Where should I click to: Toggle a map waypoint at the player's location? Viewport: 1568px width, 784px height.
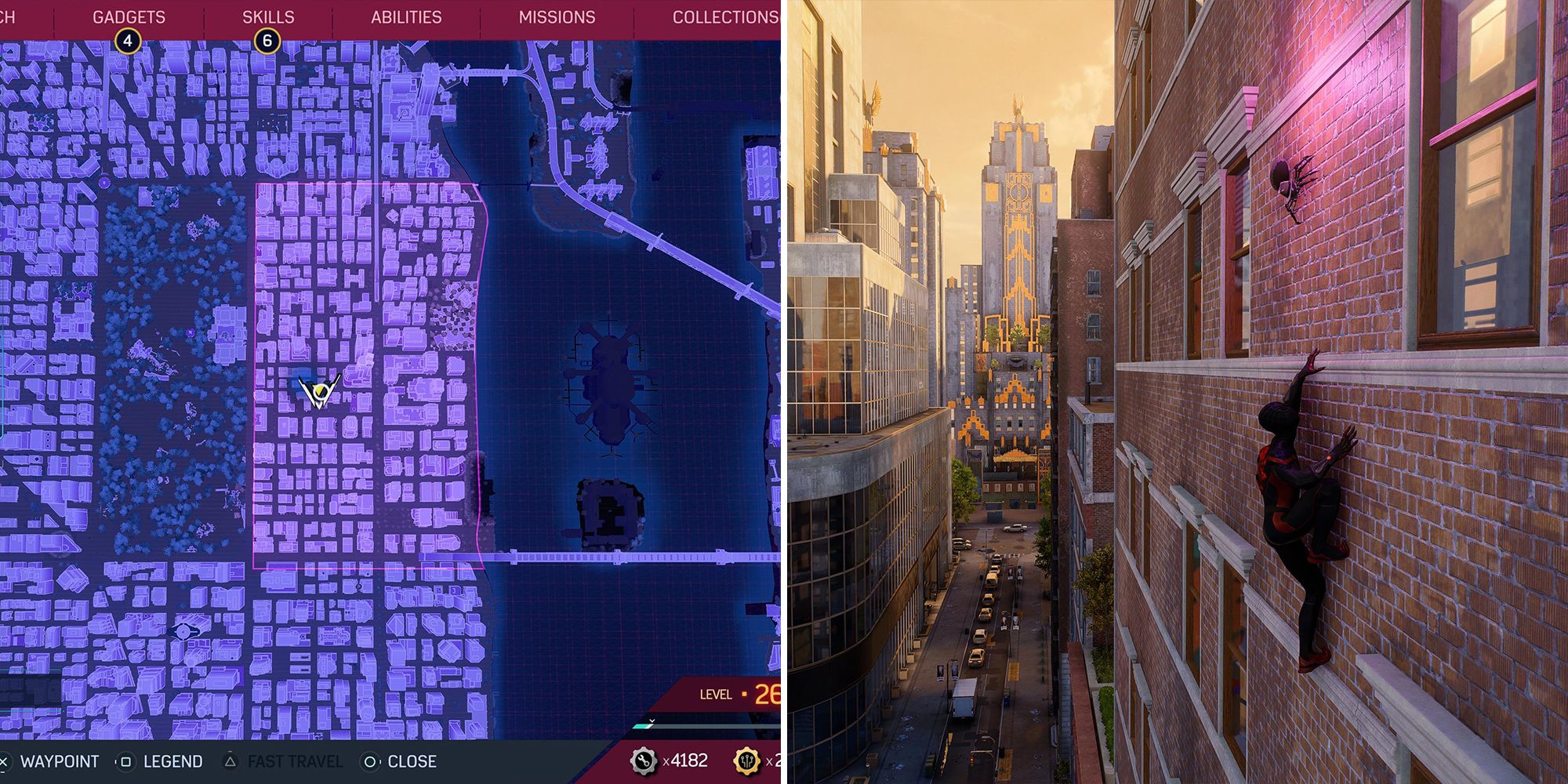59,760
